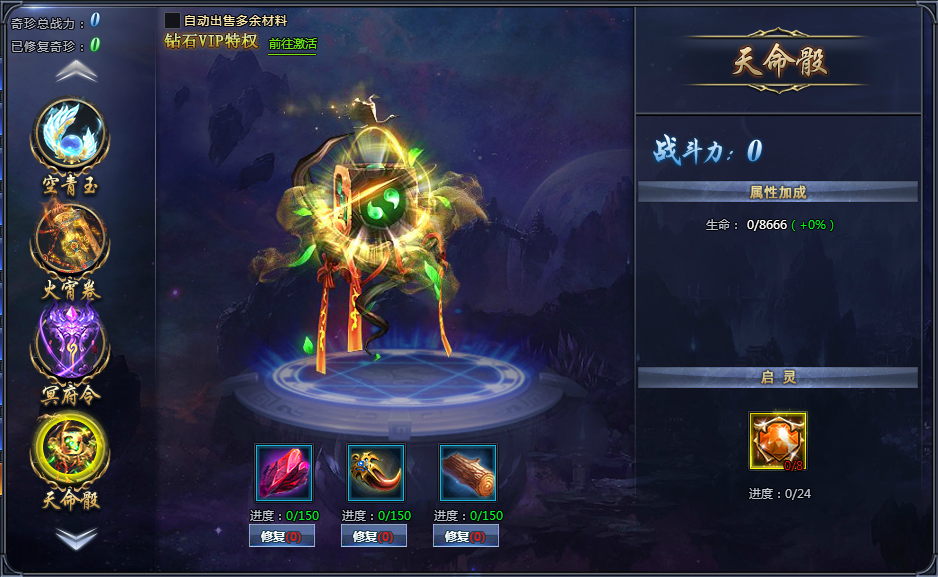Click 修复 under the golden claw
Viewport: 938px width, 577px height.
(x=374, y=536)
